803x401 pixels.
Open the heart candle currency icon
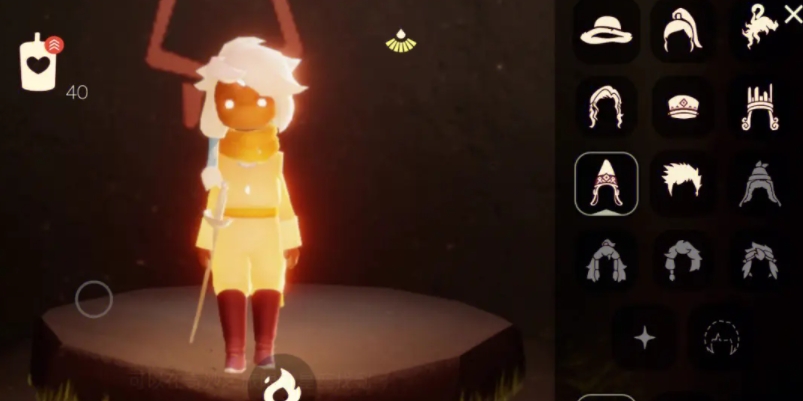click(x=40, y=63)
